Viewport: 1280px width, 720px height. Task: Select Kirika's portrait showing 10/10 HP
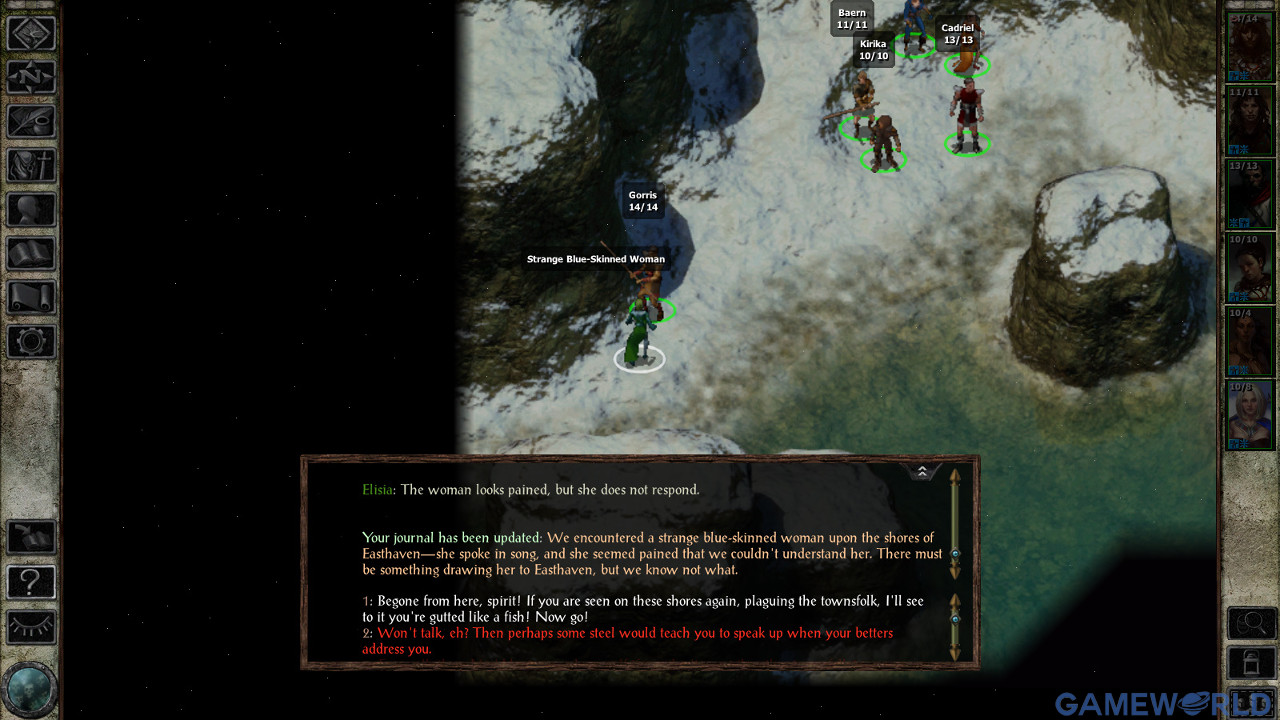click(1249, 268)
